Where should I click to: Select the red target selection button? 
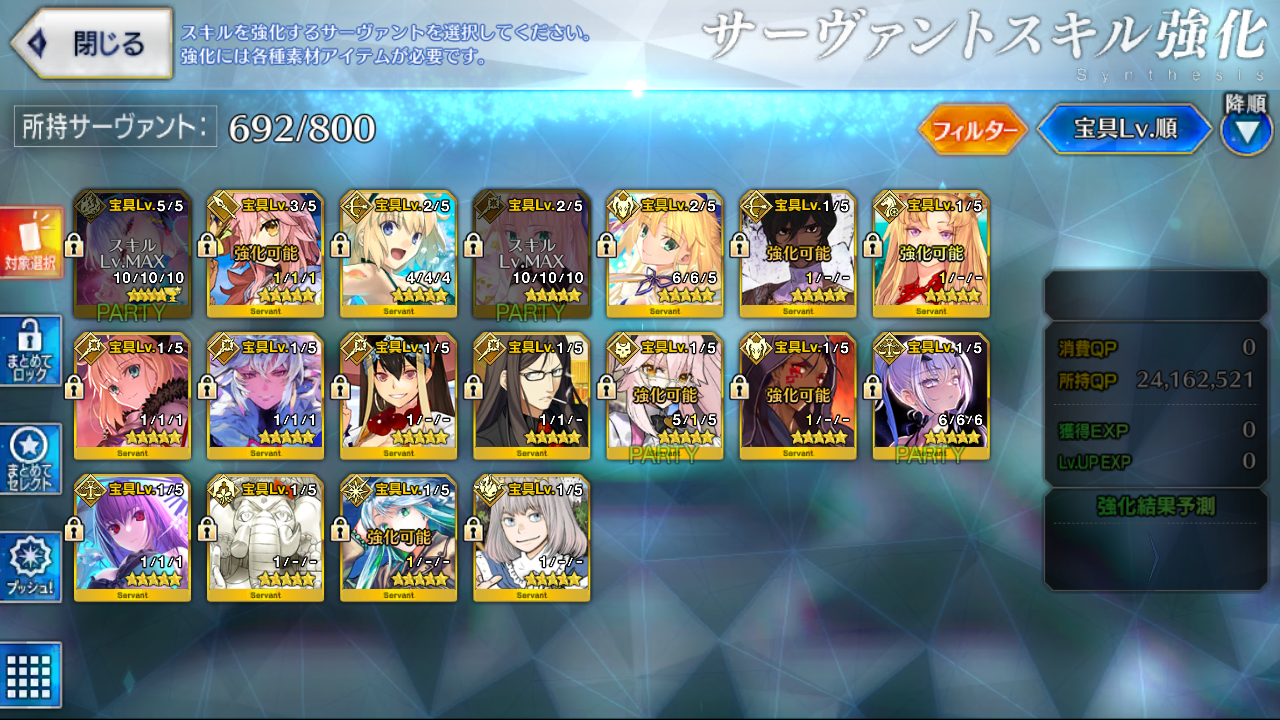(31, 243)
